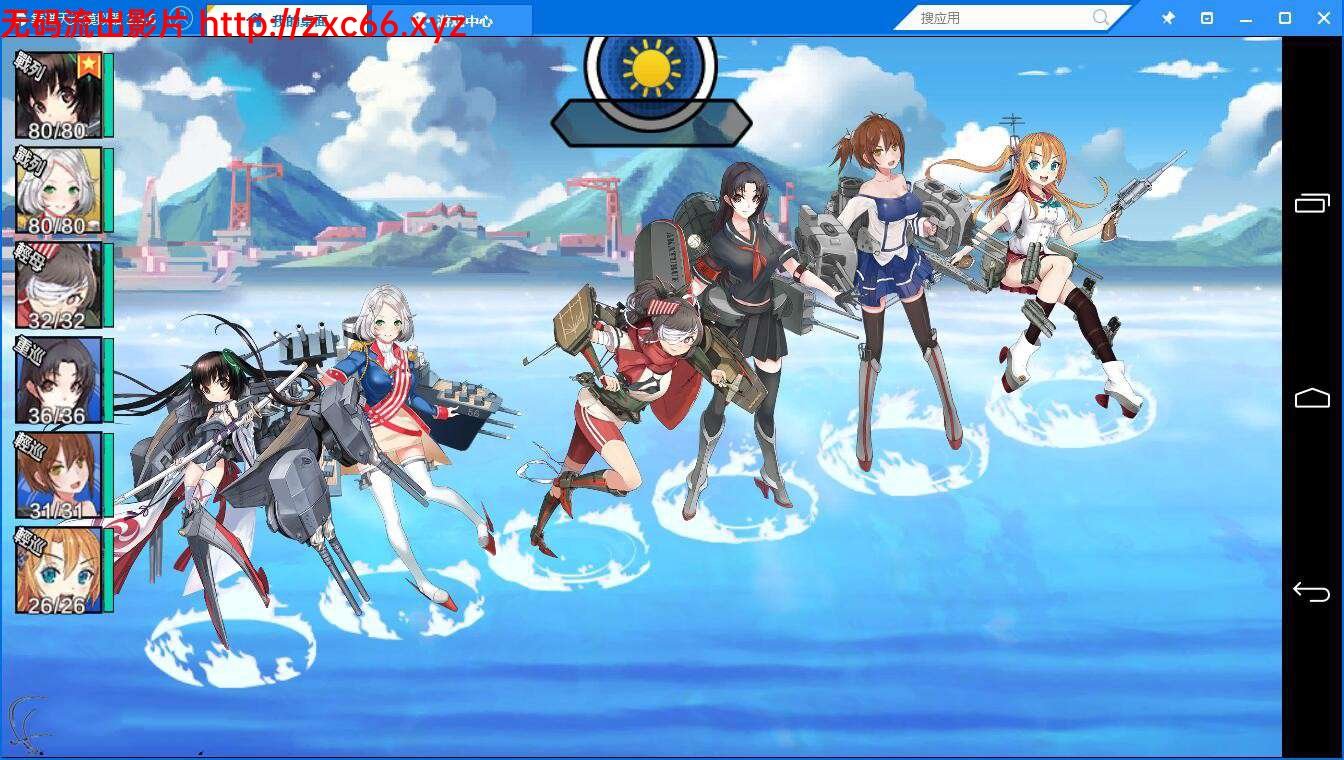Image resolution: width=1344 pixels, height=760 pixels.
Task: Tap the back arrow icon in sidebar
Action: [x=1313, y=592]
